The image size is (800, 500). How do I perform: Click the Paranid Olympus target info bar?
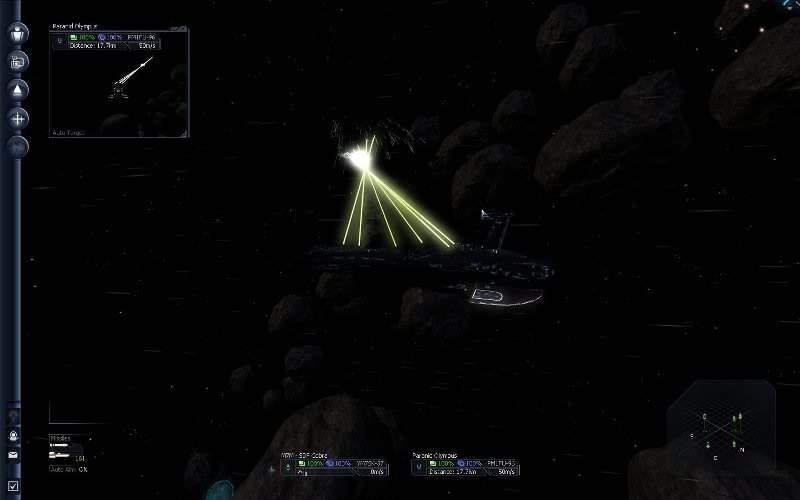(x=464, y=466)
